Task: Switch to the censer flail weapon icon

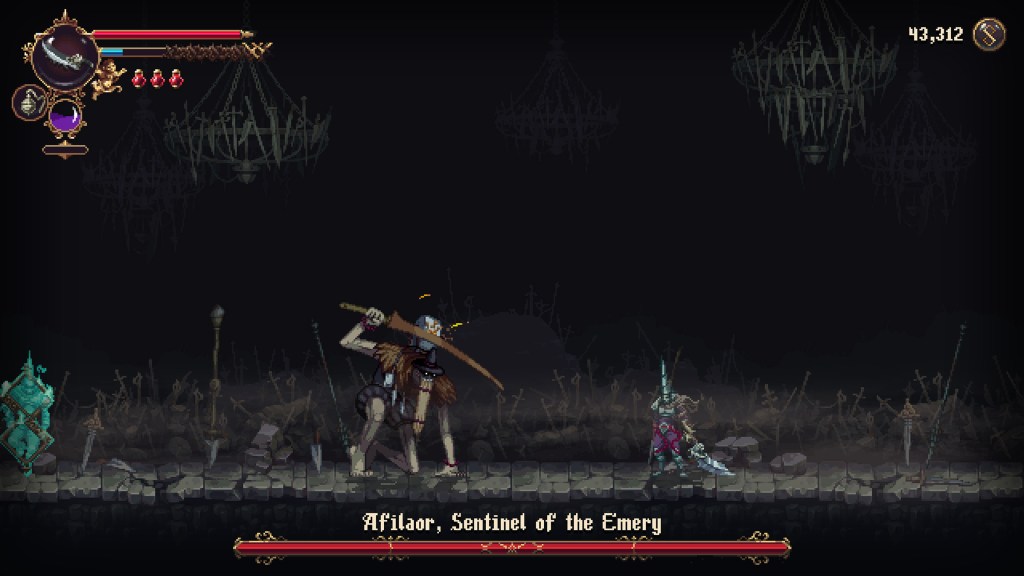Action: (28, 102)
